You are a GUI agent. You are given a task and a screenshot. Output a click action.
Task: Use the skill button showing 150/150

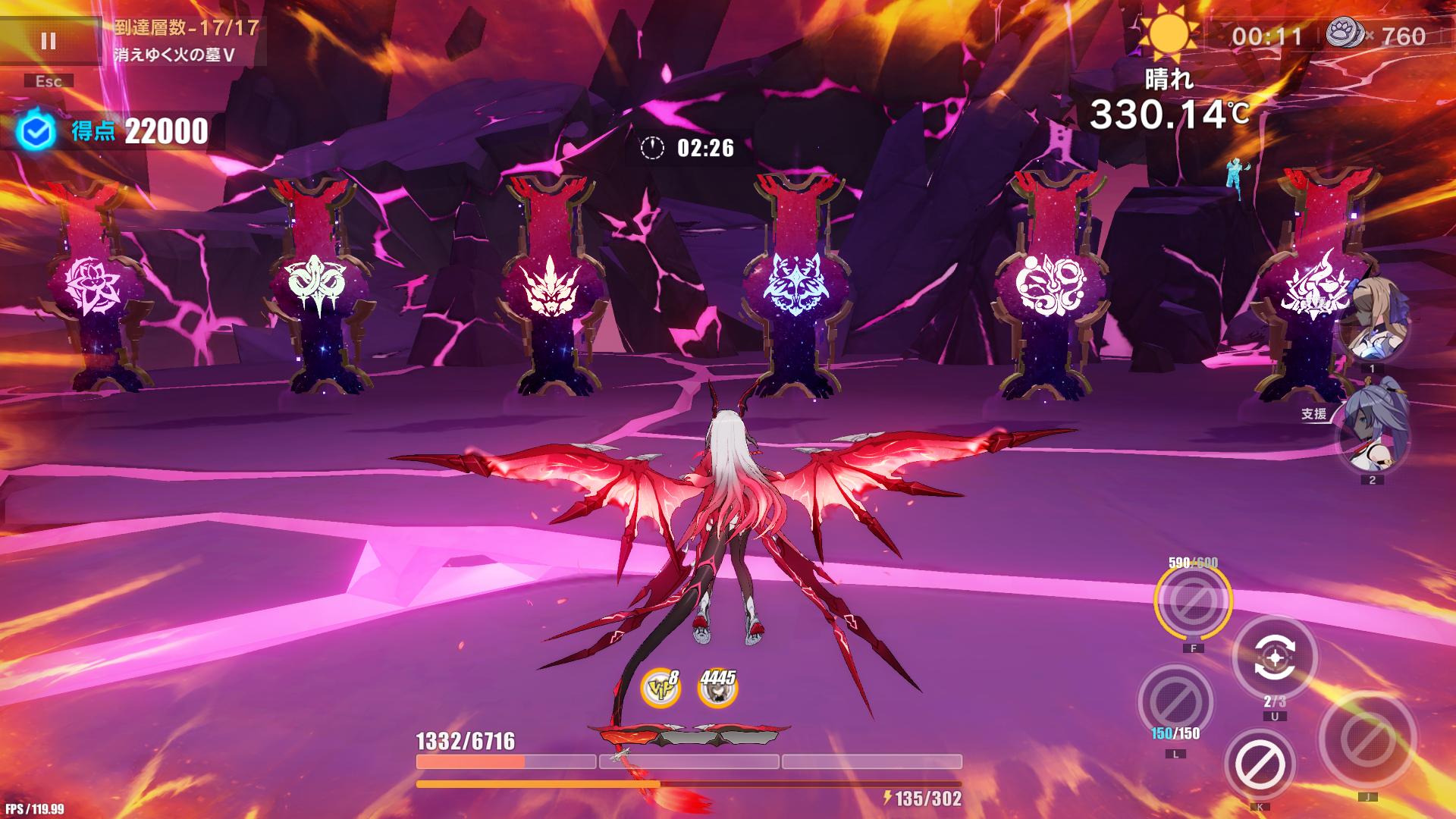[x=1175, y=701]
